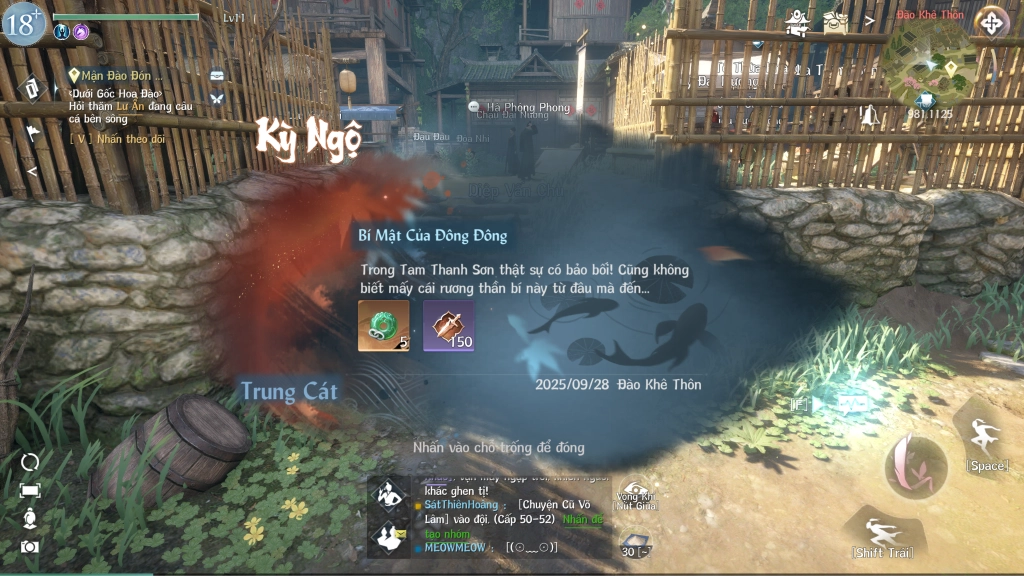Activate the dodge skill labeled Shift Trái

[881, 533]
